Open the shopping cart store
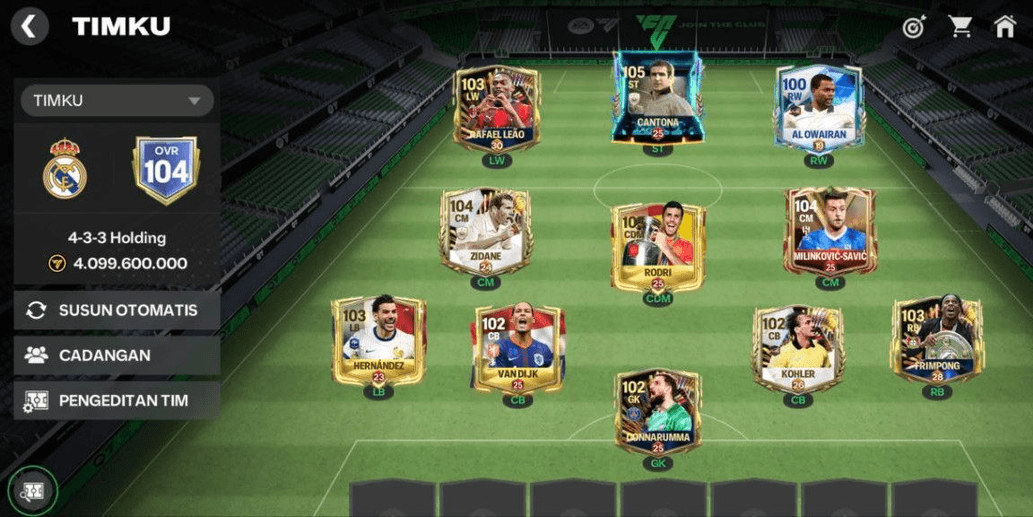Screen dimensions: 1033x517 pyautogui.click(x=960, y=27)
